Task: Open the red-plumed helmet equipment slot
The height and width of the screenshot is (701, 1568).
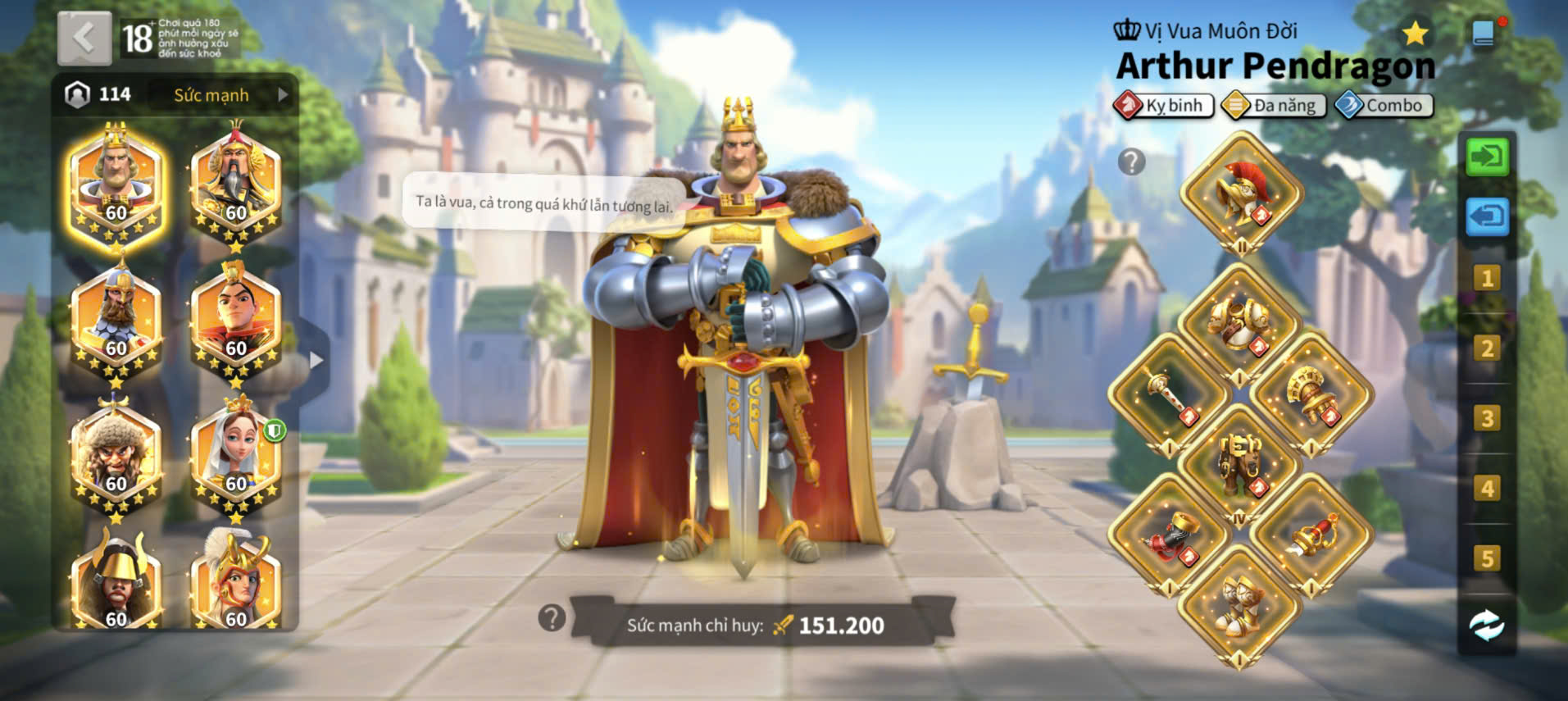Action: 1242,193
